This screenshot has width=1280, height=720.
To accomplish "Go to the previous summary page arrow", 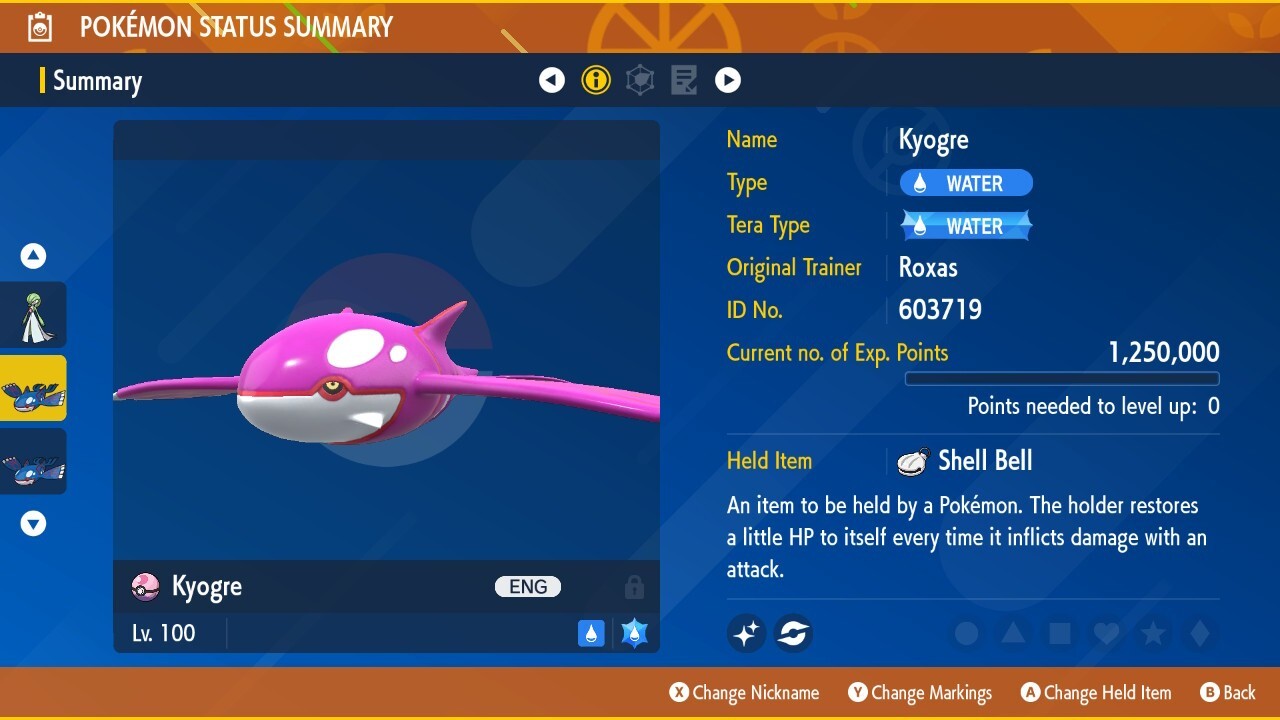I will [x=552, y=80].
